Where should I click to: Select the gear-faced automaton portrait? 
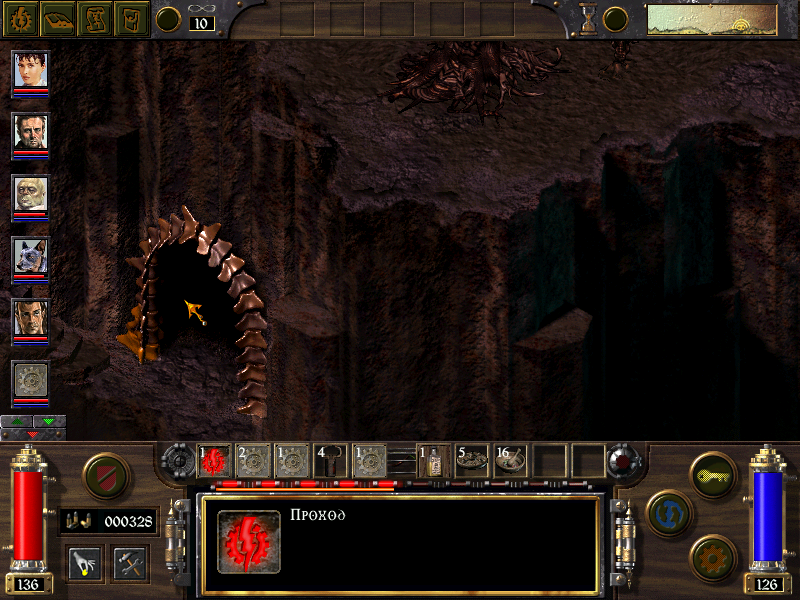[x=30, y=381]
